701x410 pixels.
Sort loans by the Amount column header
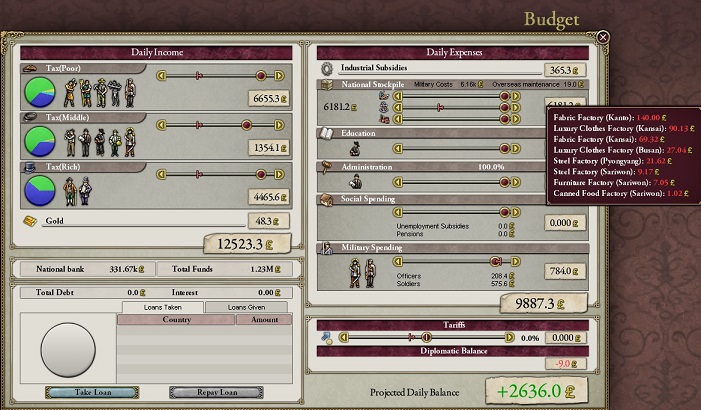coord(264,320)
